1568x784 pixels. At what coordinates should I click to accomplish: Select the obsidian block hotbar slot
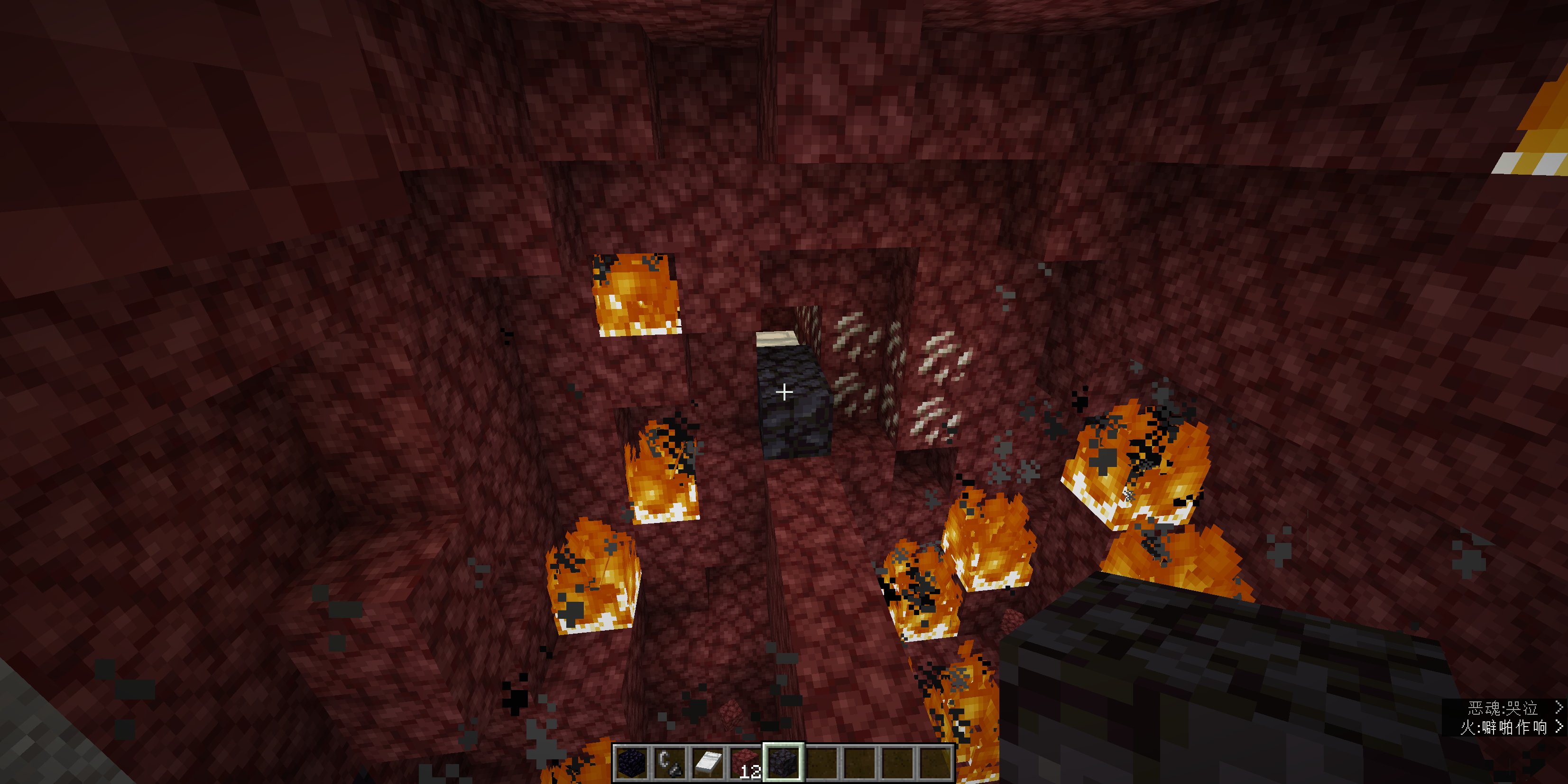[631, 762]
